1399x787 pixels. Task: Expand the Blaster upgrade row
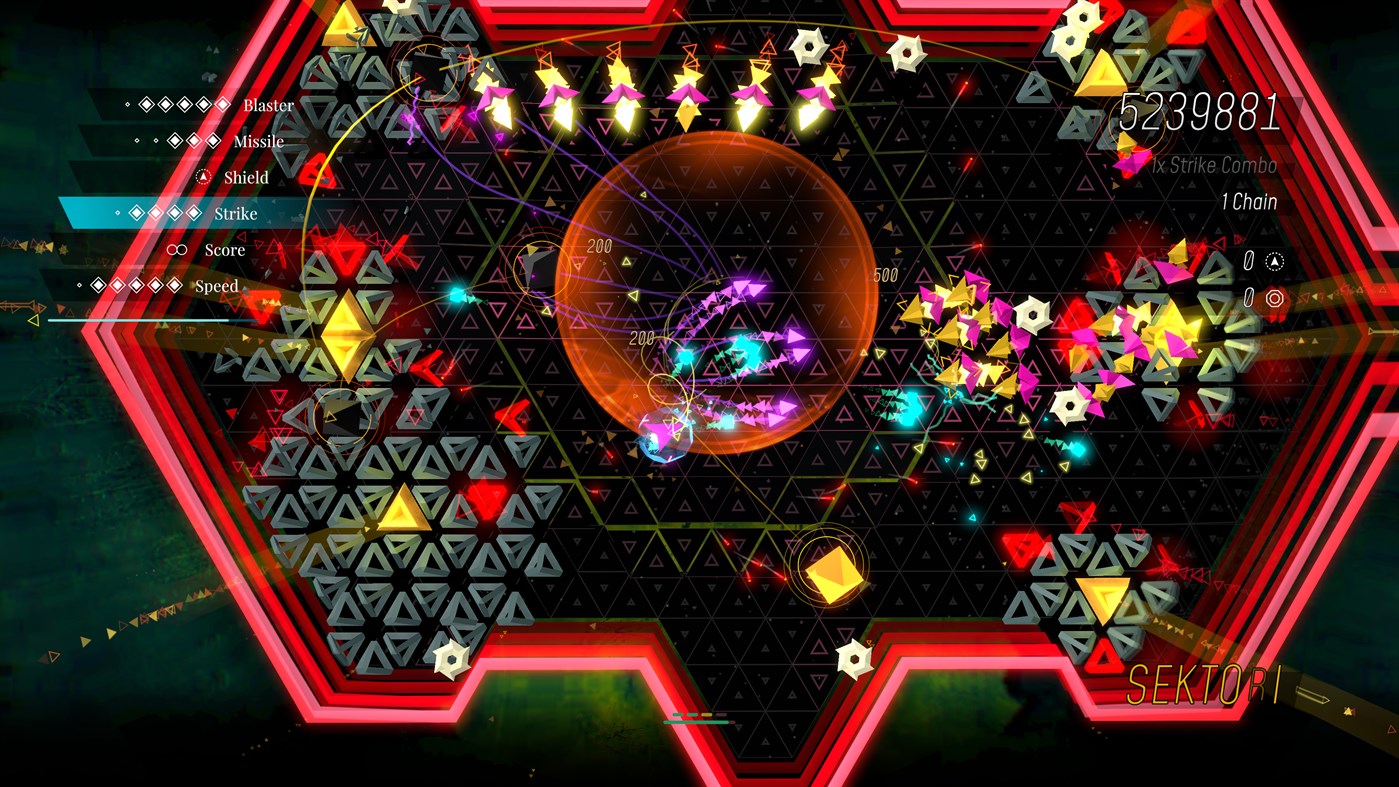point(267,105)
